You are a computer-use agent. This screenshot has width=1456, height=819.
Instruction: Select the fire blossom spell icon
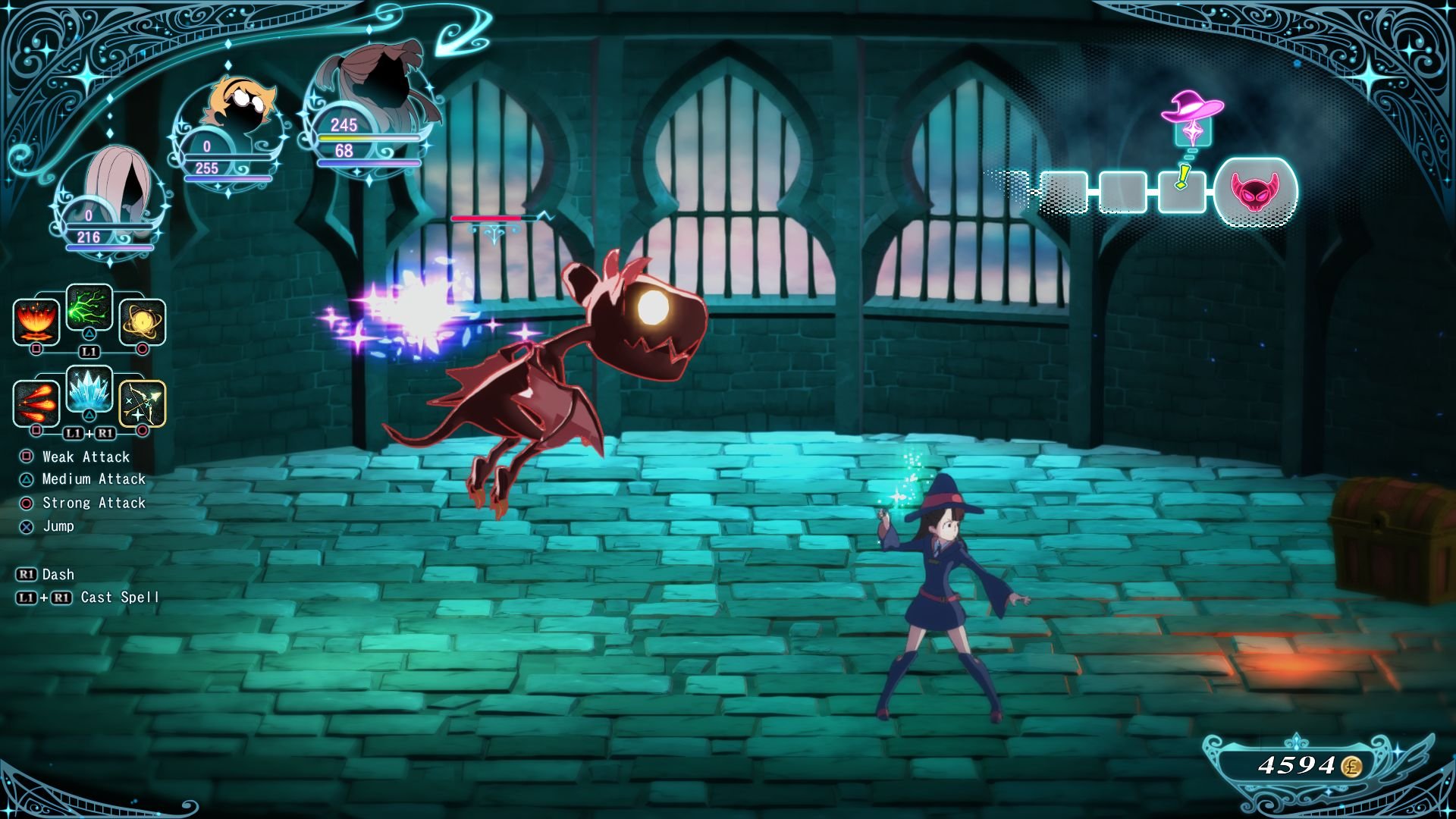(x=35, y=322)
